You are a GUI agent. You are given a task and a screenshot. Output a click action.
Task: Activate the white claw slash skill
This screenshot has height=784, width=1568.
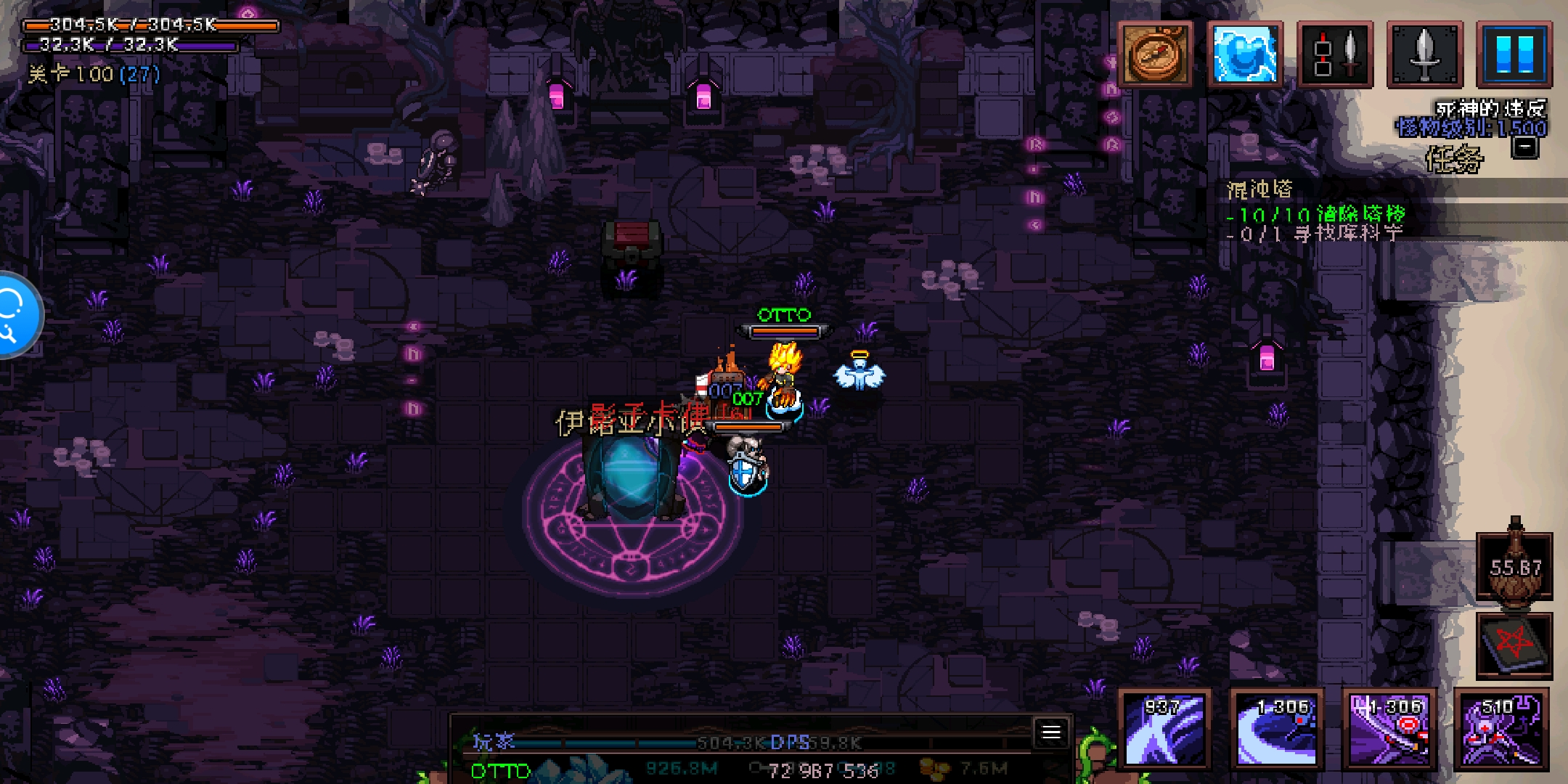[x=1164, y=729]
